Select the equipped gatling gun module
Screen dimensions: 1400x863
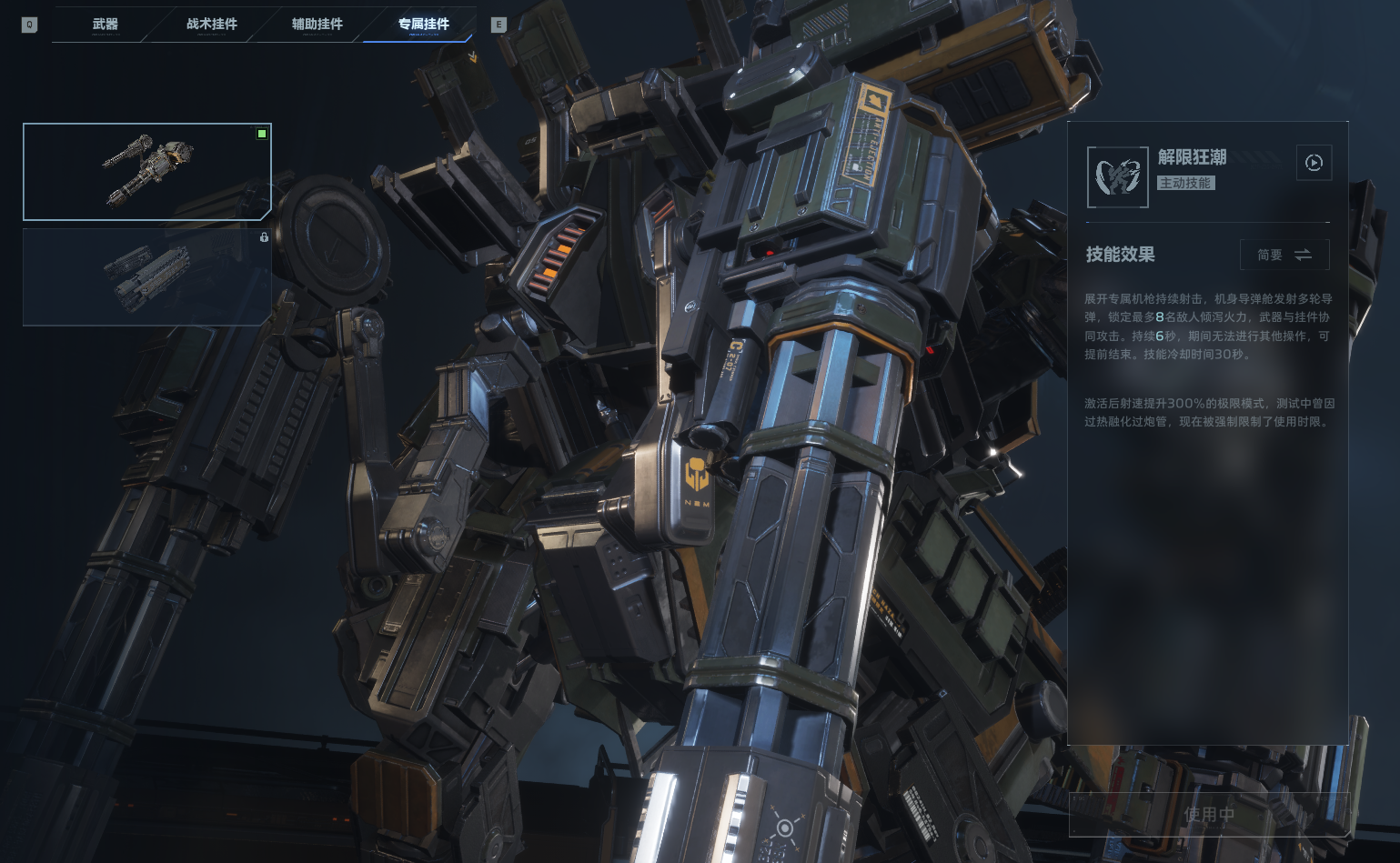[x=146, y=172]
